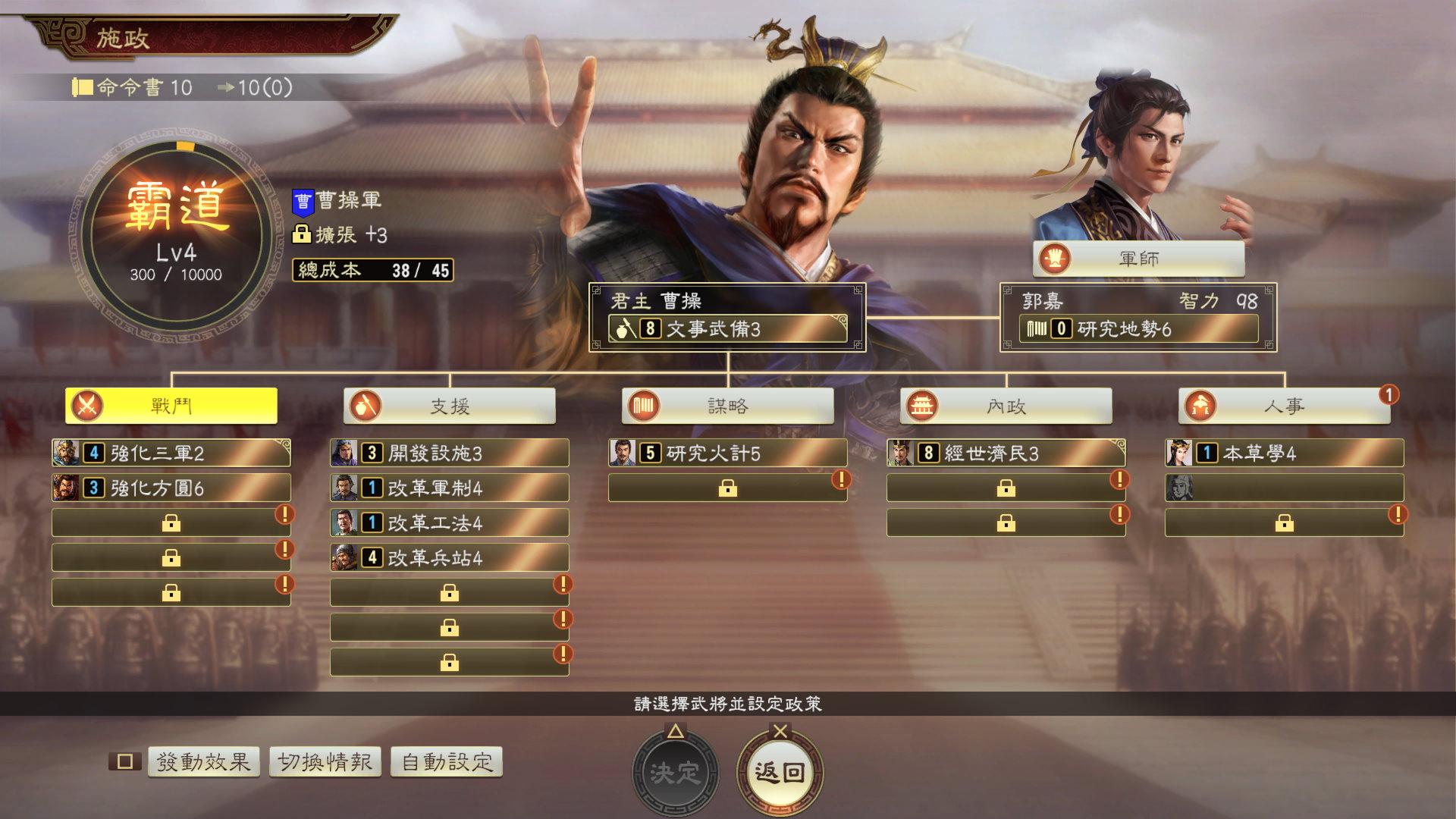This screenshot has height=819, width=1456.
Task: Open the locked policy slot below 本草學4
Action: point(1282,522)
